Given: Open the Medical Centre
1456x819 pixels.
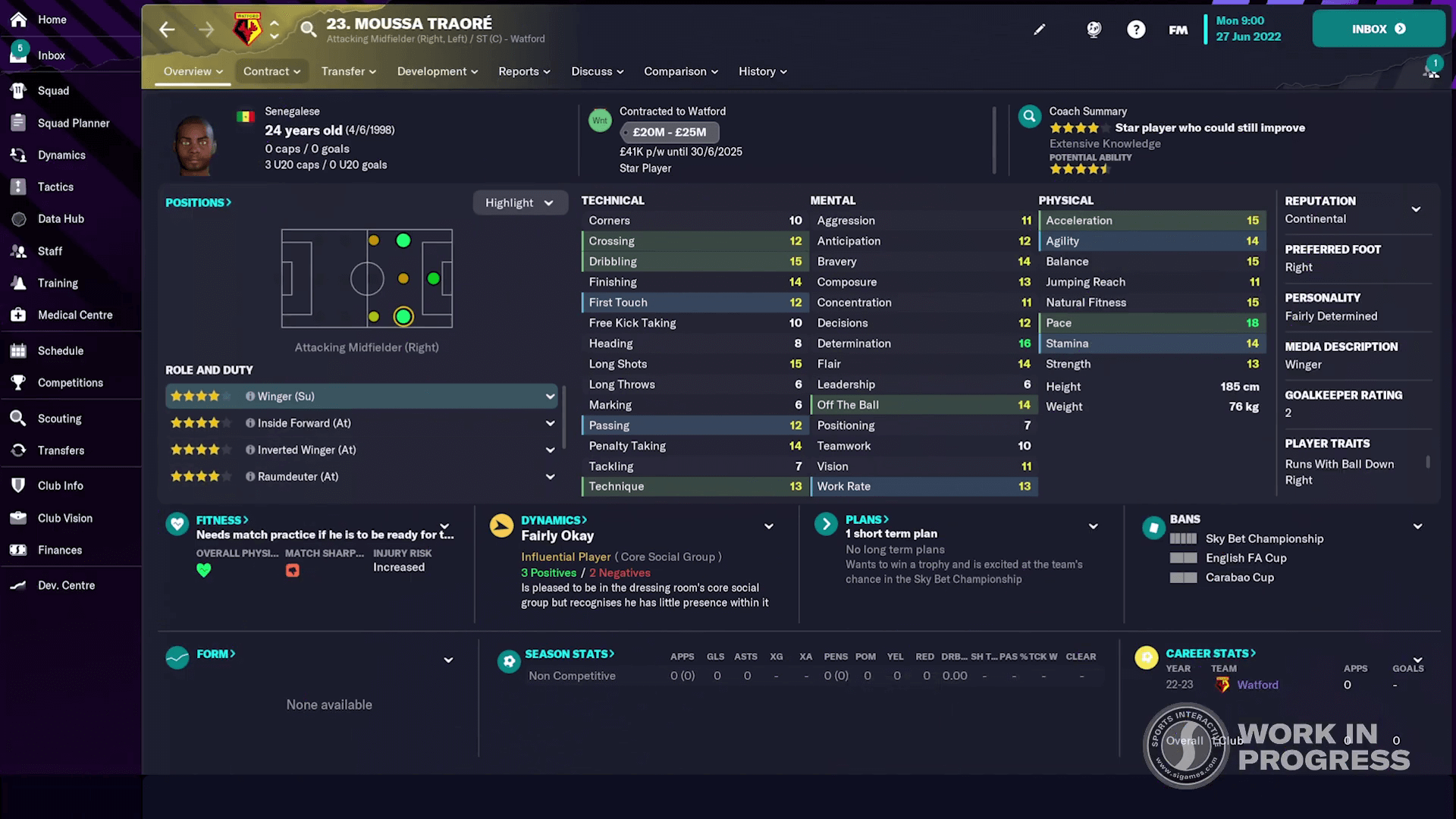Looking at the screenshot, I should [75, 315].
